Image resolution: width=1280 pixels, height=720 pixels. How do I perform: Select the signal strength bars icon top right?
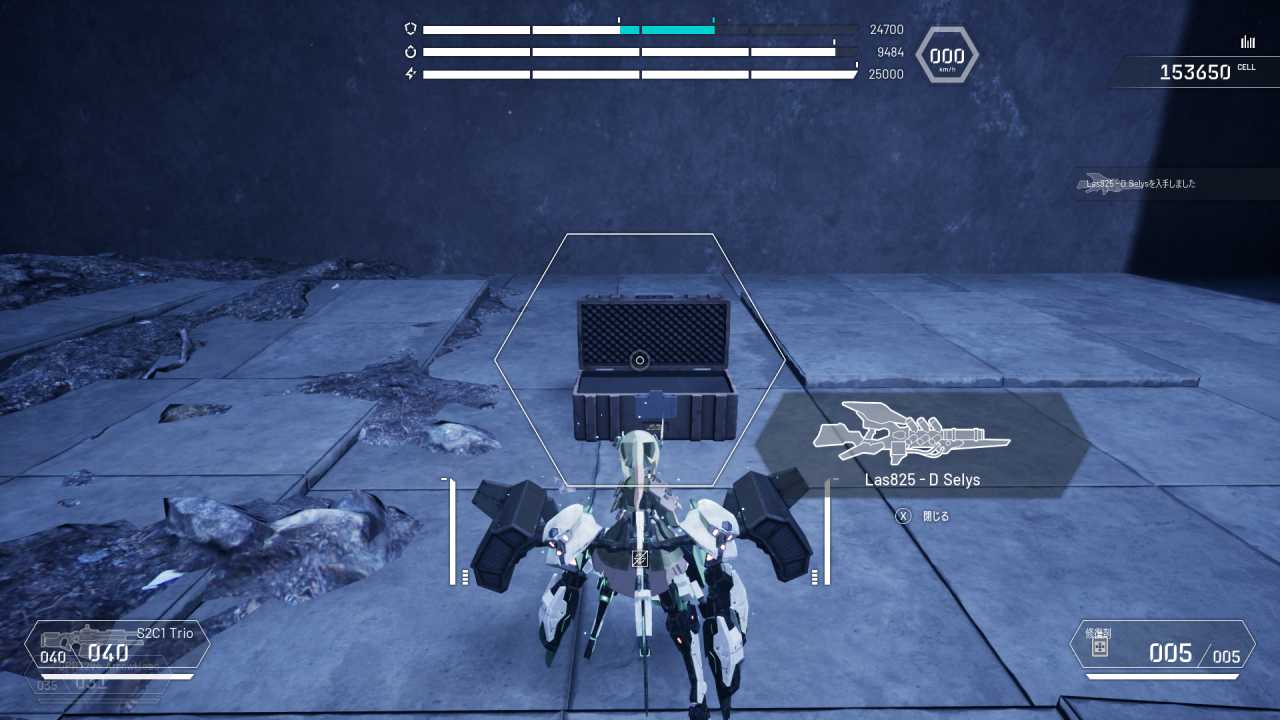coord(1247,41)
